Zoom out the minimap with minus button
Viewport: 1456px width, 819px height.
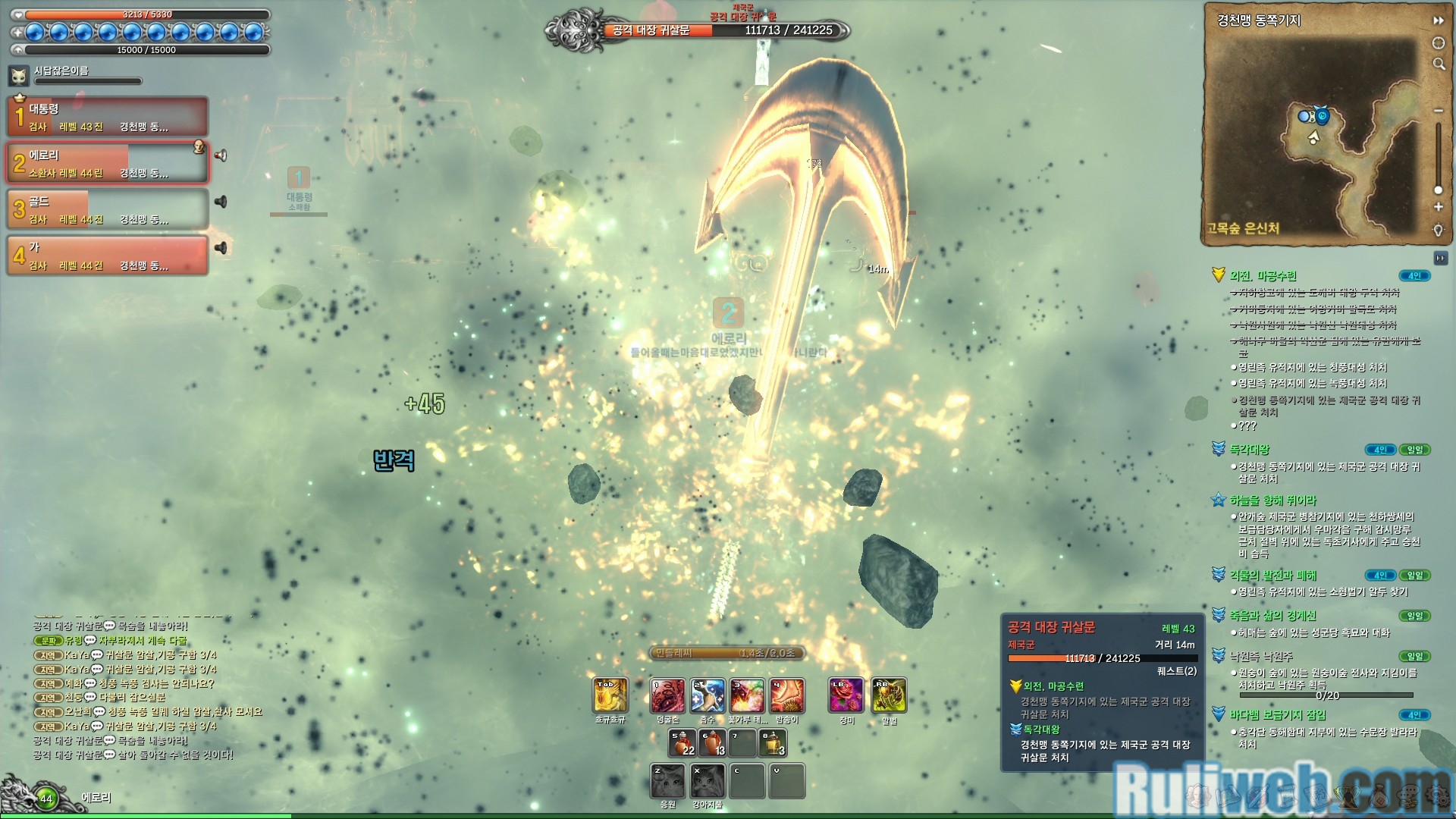click(1438, 111)
